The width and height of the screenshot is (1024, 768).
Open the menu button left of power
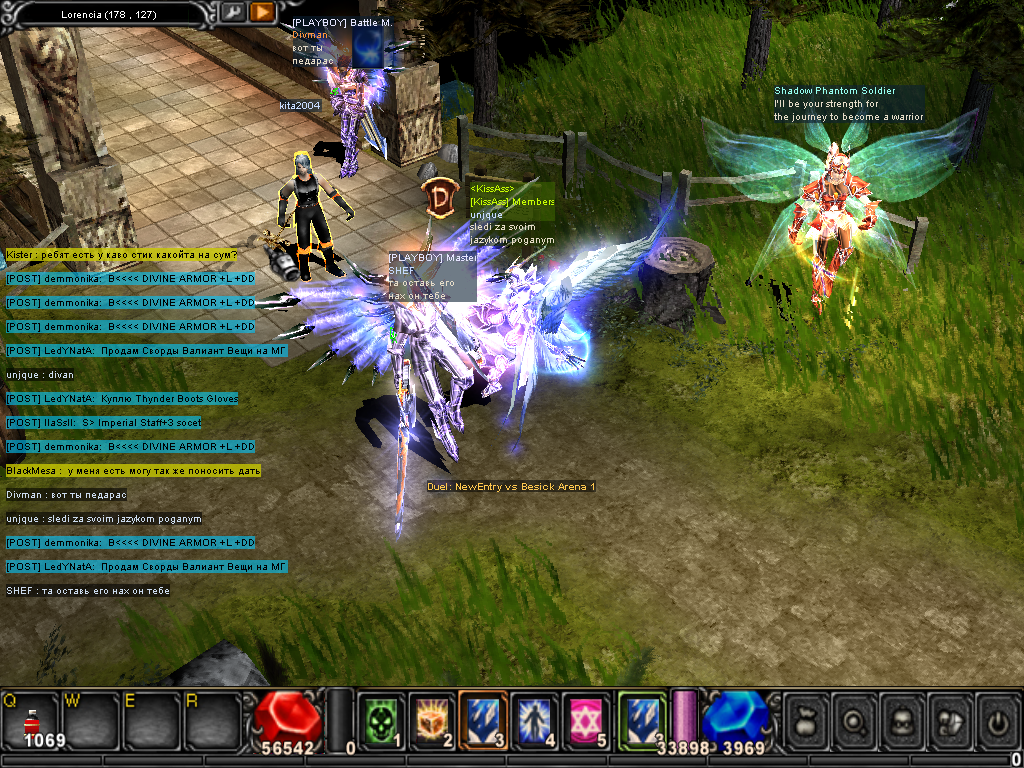[x=950, y=718]
